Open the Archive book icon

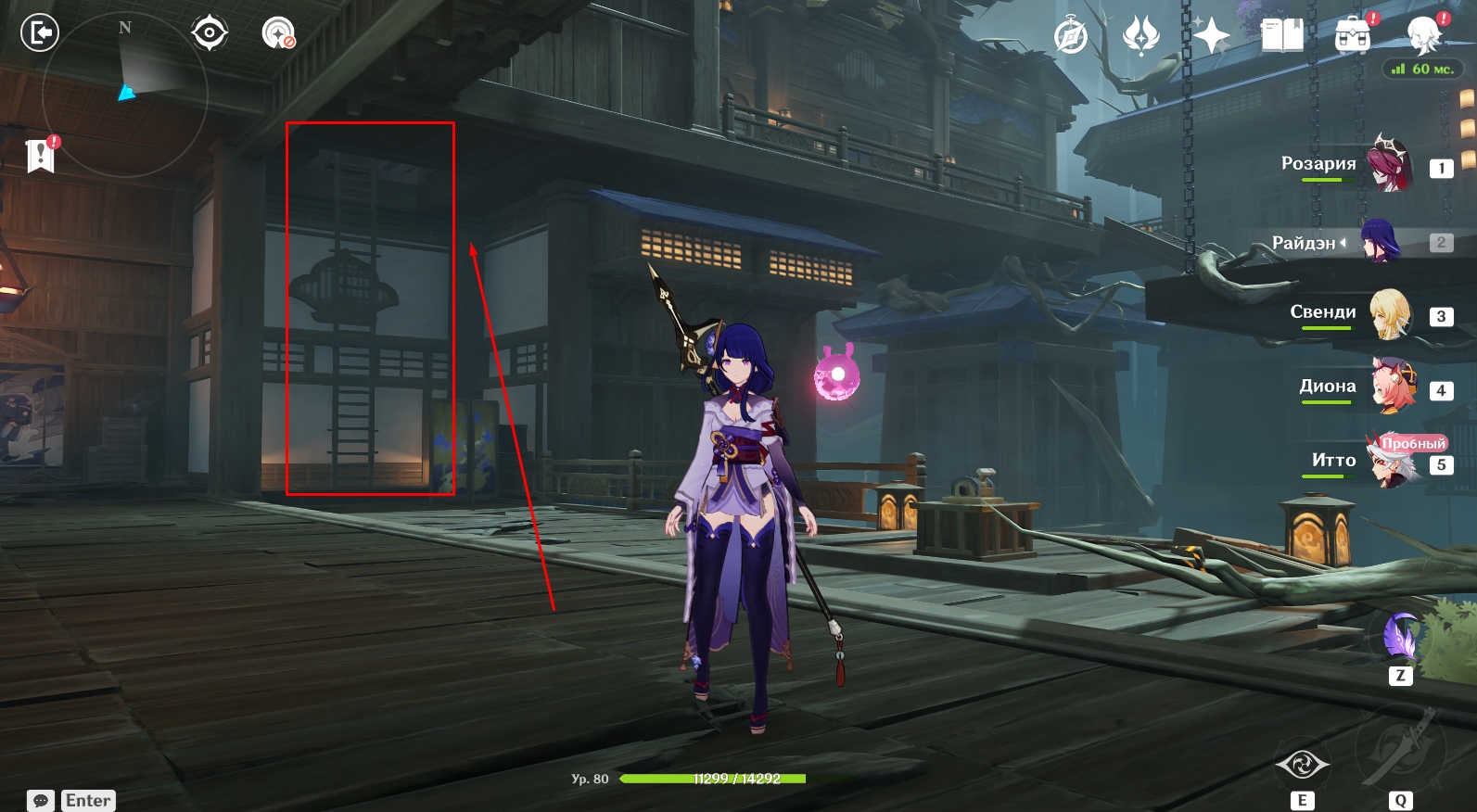tap(1282, 36)
